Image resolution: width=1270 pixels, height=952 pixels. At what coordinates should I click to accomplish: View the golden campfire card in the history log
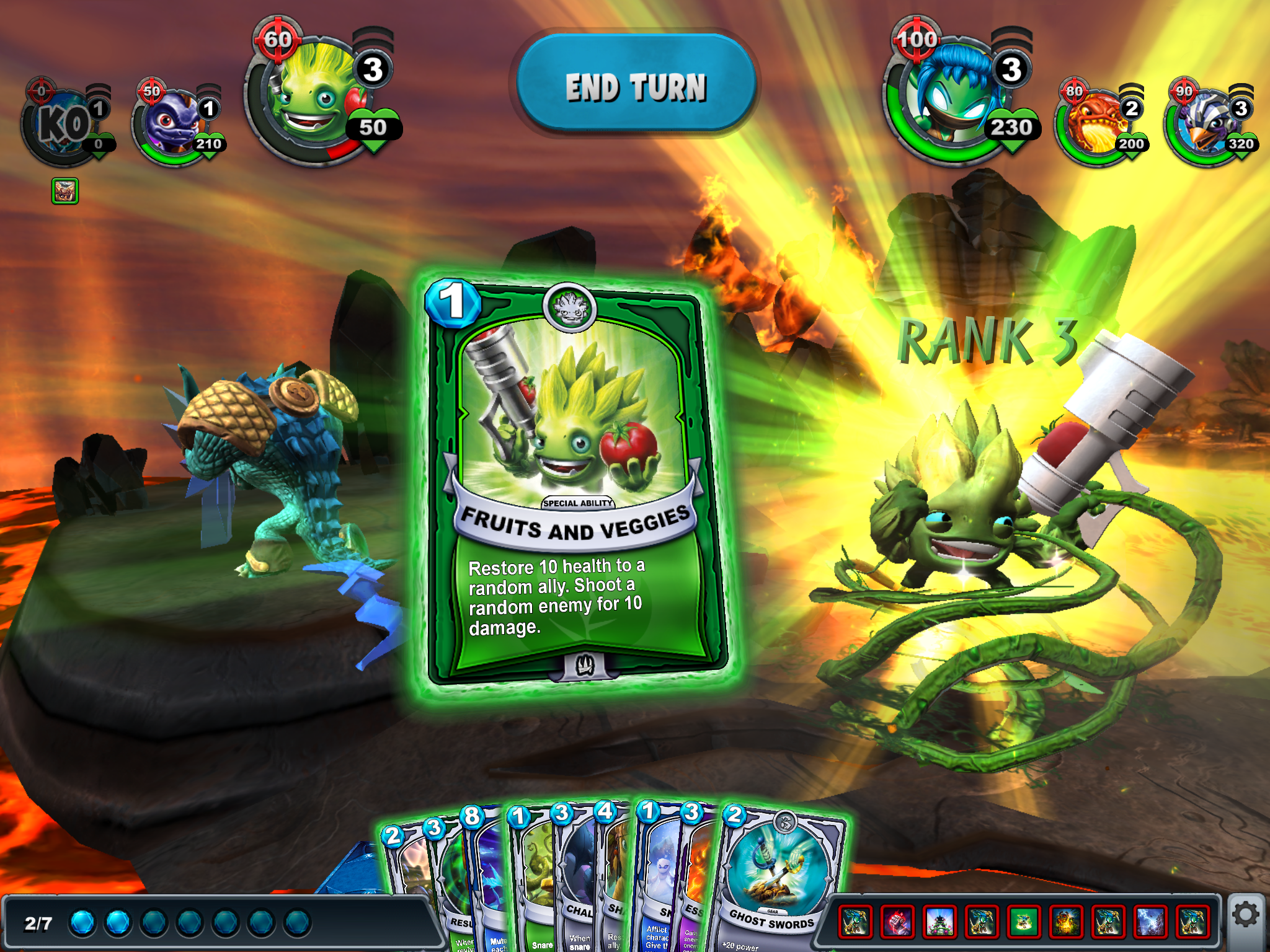[x=1066, y=920]
